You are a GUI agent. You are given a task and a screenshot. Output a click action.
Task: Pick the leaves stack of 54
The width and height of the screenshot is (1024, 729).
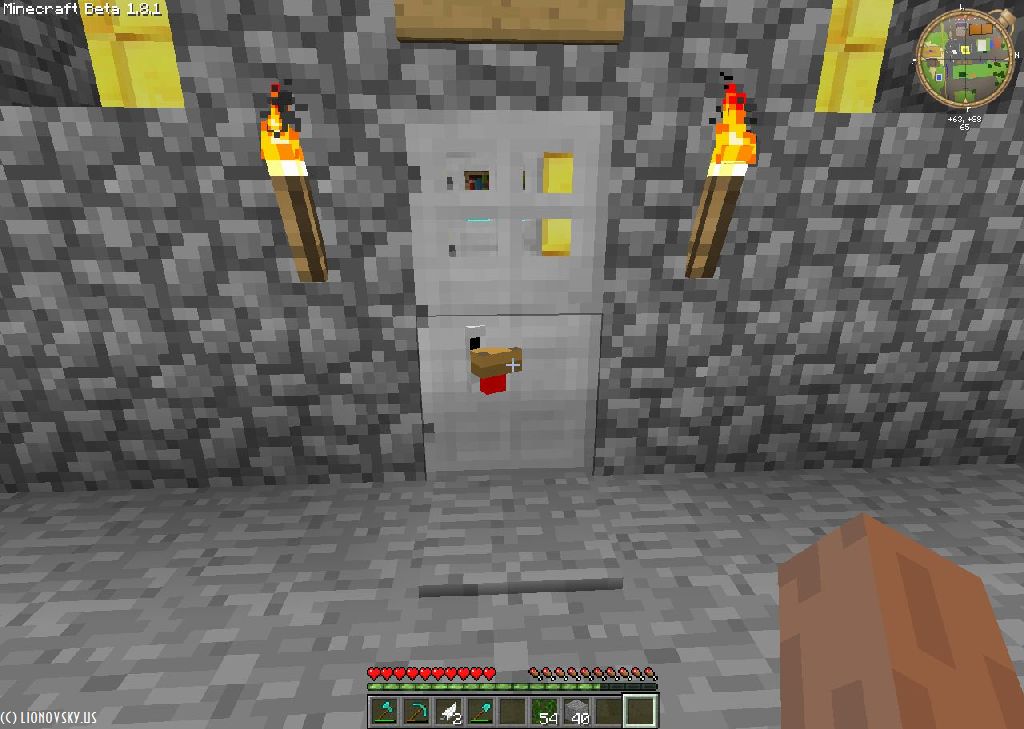(545, 711)
